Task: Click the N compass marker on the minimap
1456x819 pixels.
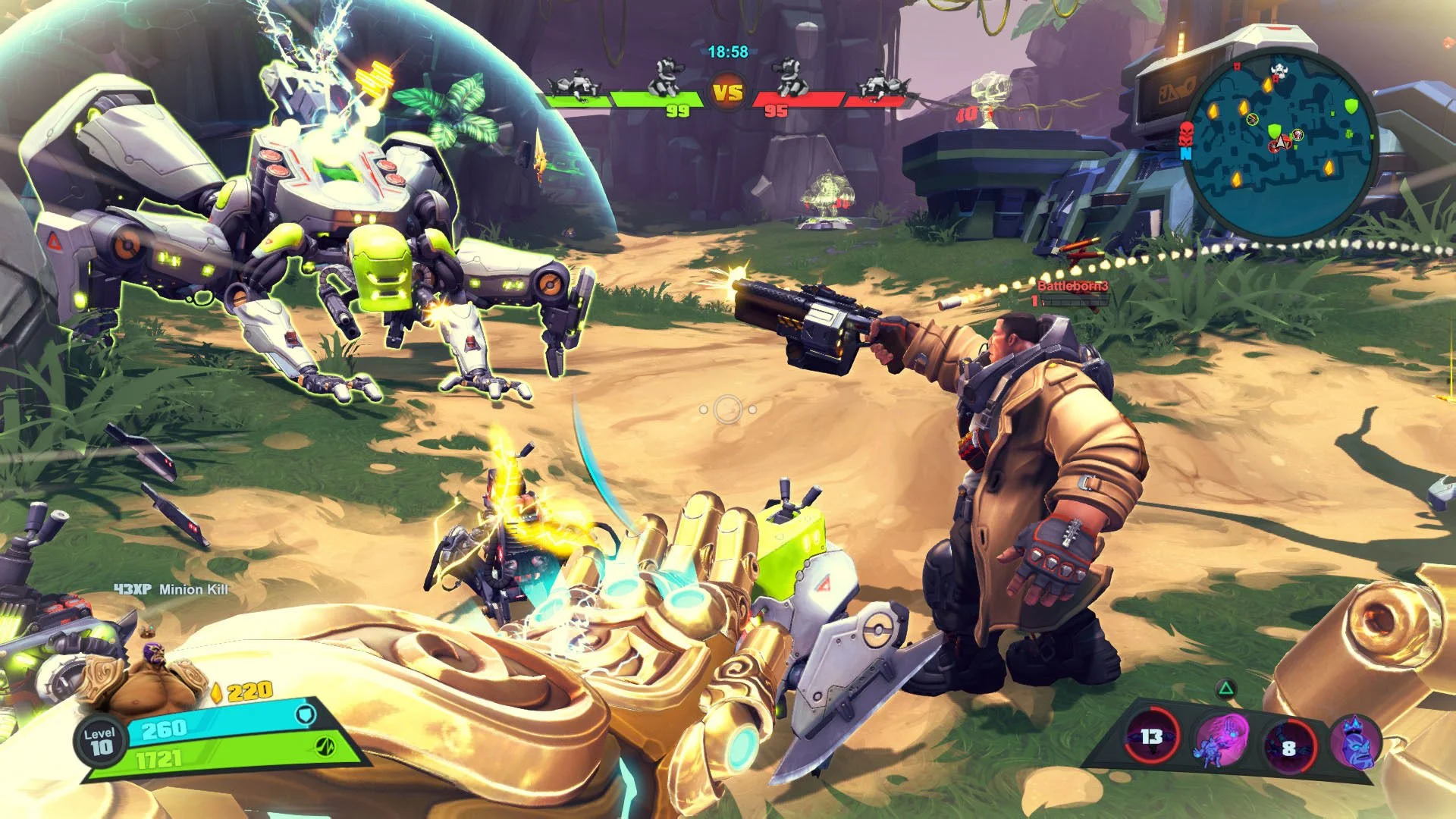Action: 1185,154
